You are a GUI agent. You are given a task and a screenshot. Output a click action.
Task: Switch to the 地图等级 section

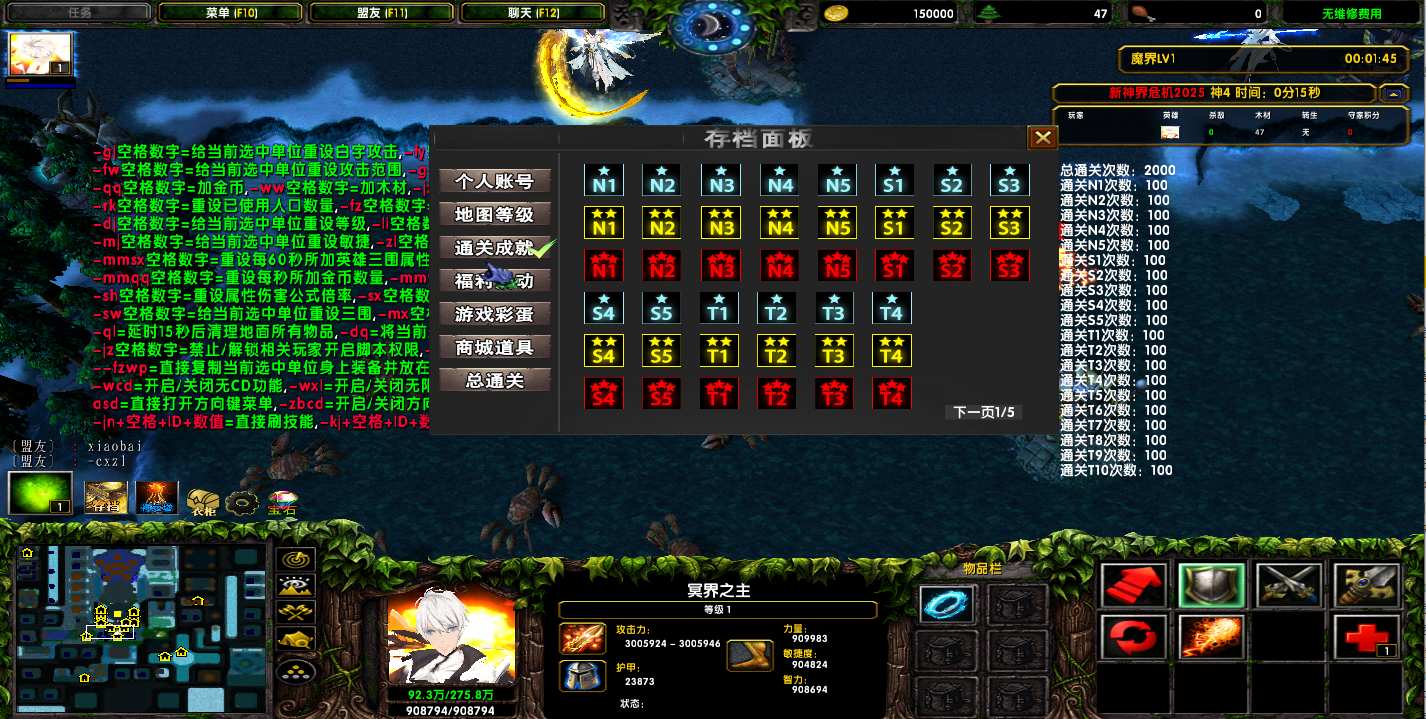pyautogui.click(x=495, y=214)
